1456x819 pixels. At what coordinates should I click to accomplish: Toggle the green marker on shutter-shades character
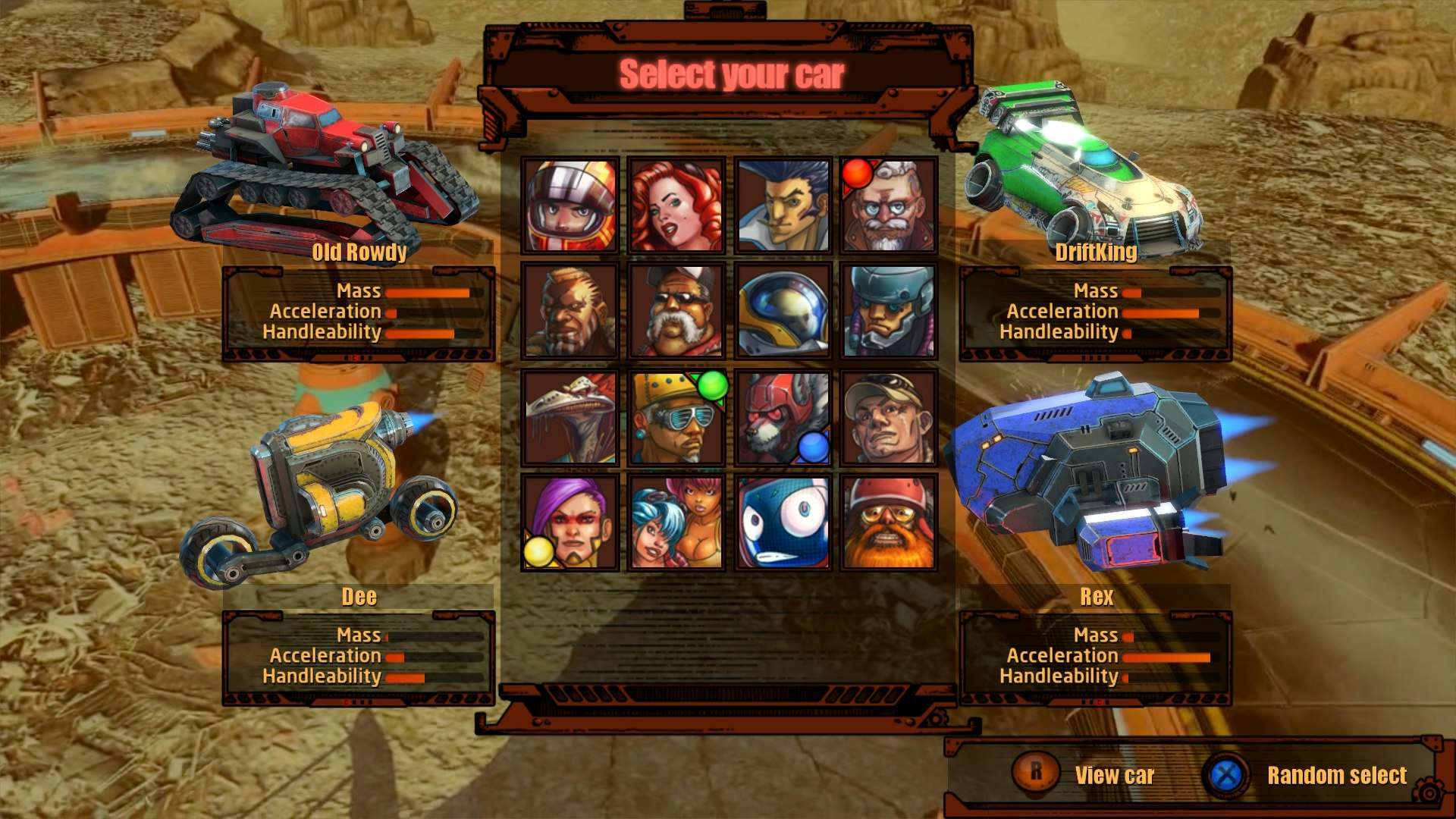711,384
